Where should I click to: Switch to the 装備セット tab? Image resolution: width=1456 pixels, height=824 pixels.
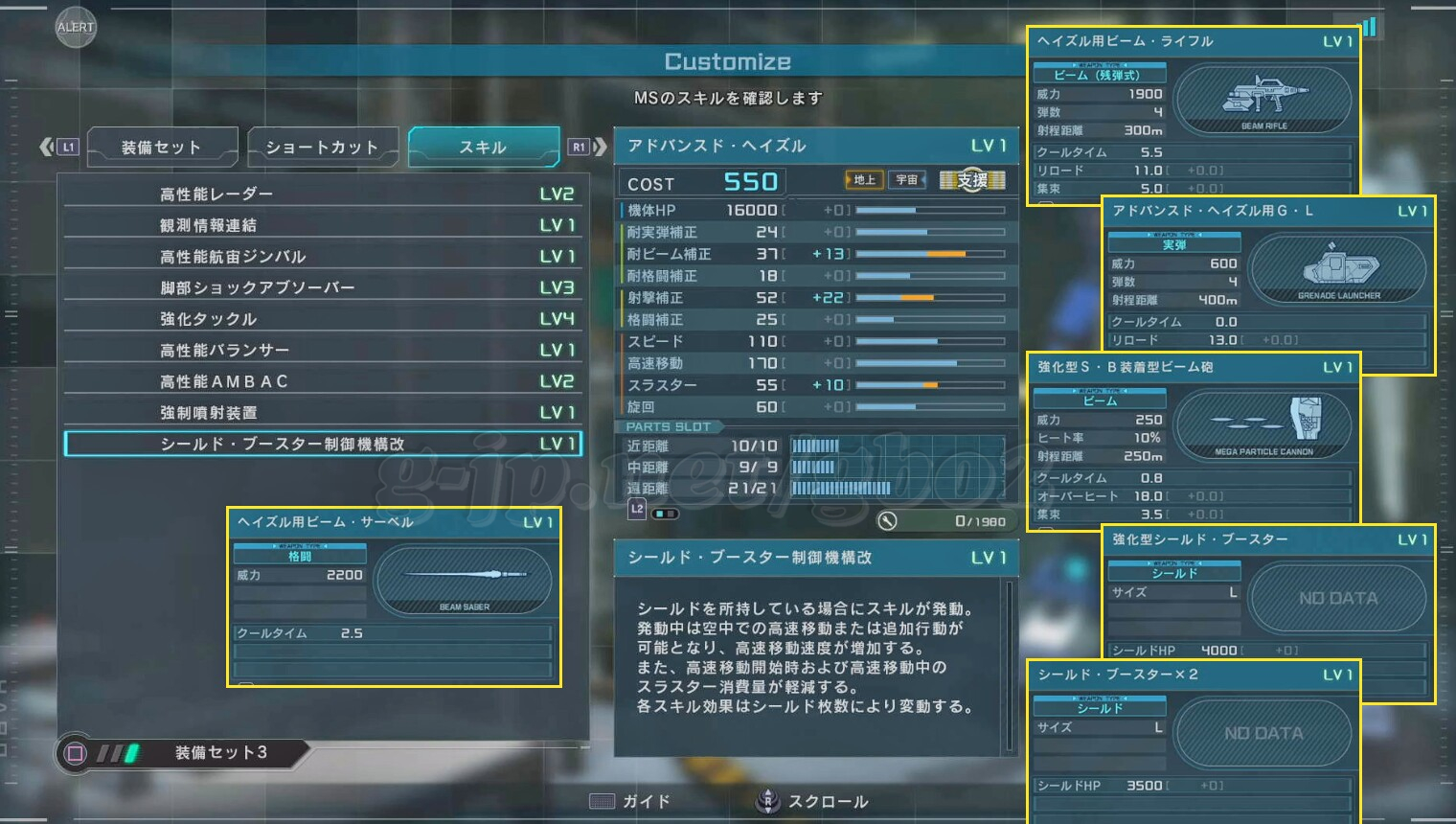[162, 148]
